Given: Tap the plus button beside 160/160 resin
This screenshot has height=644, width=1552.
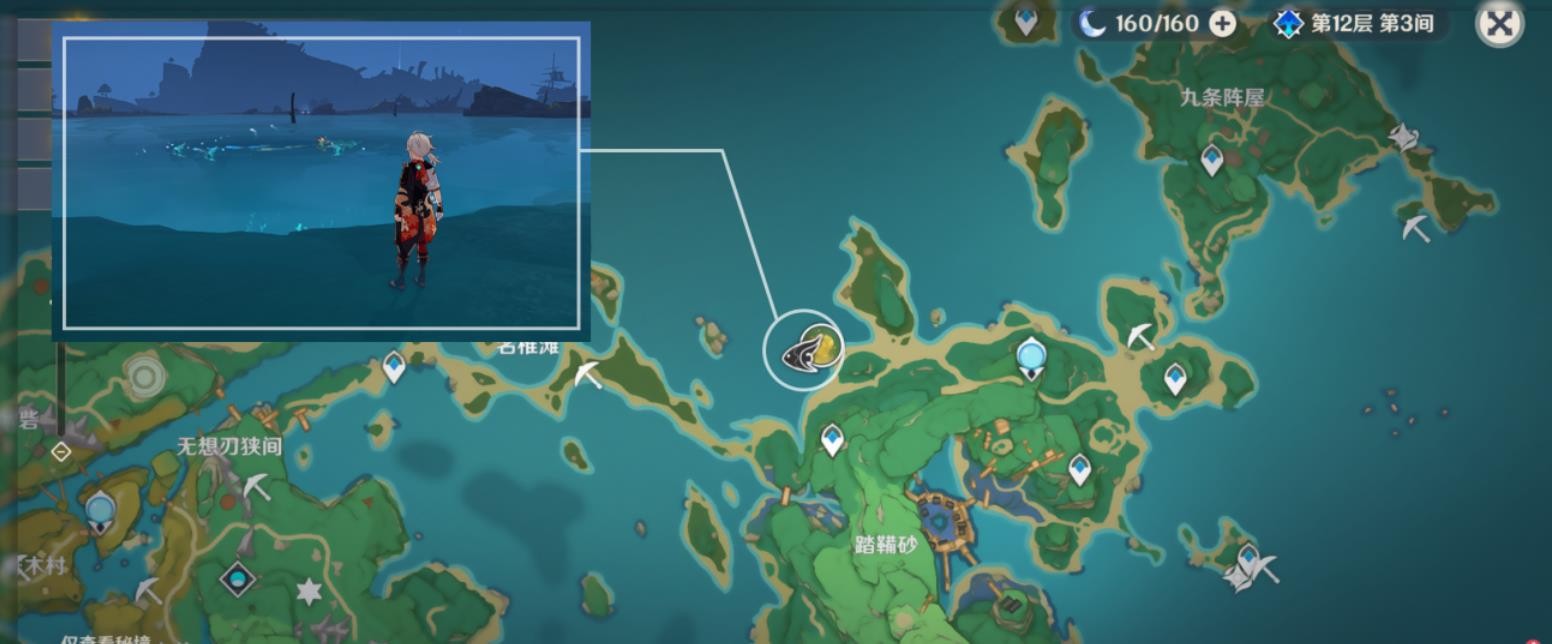Looking at the screenshot, I should point(1223,24).
